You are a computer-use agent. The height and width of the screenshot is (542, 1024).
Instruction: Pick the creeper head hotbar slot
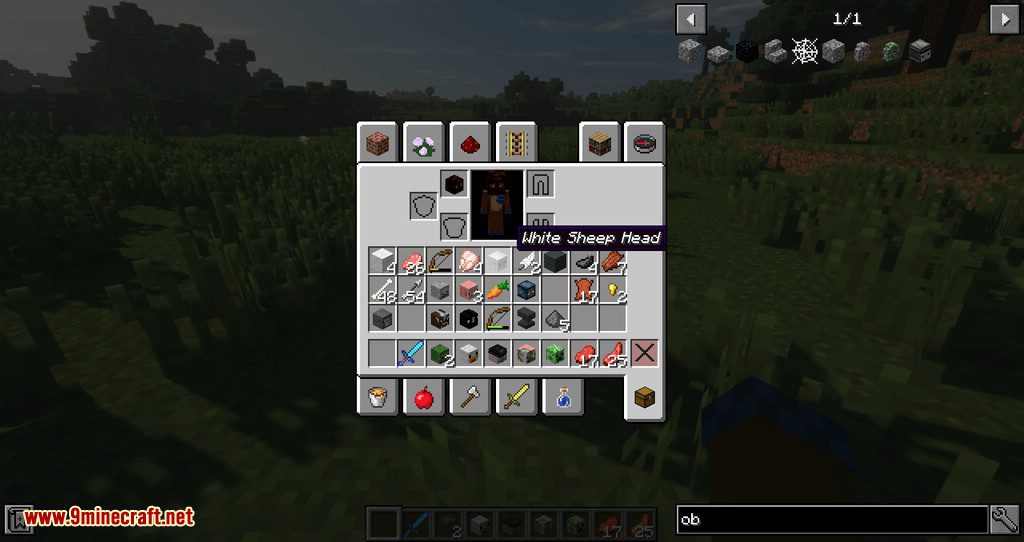[x=555, y=353]
